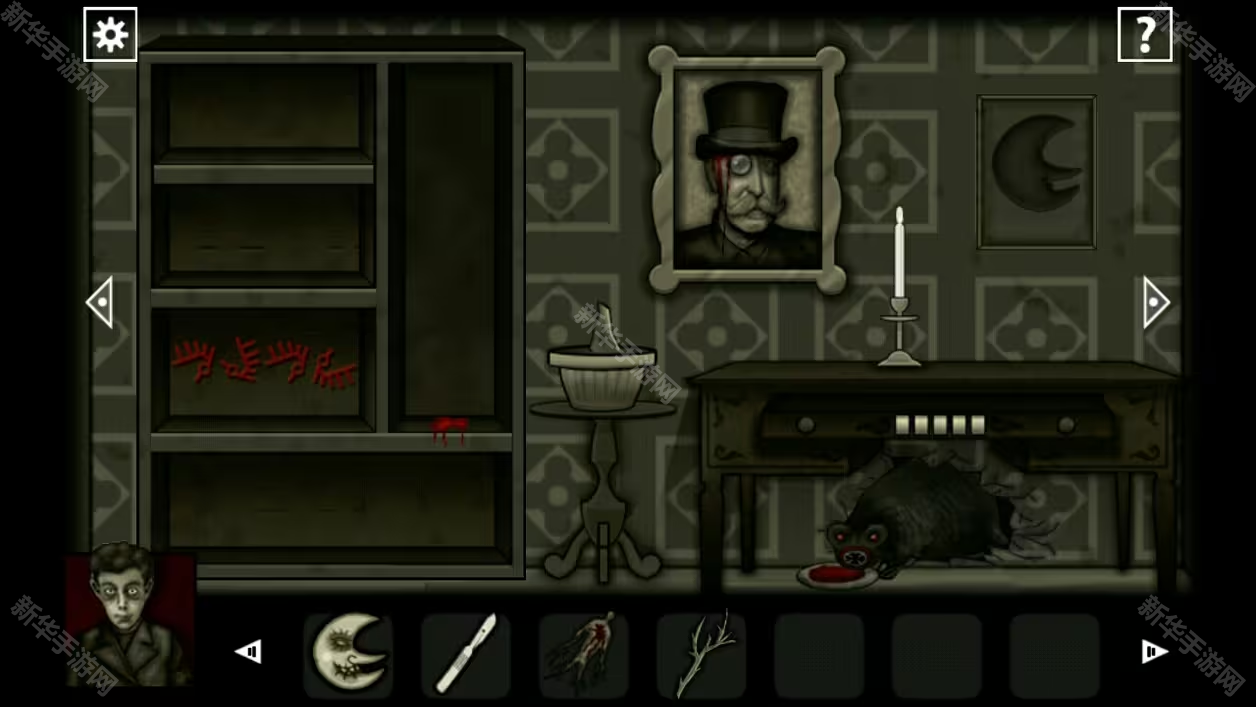Show previous inventory items
This screenshot has width=1256, height=707.
click(248, 652)
